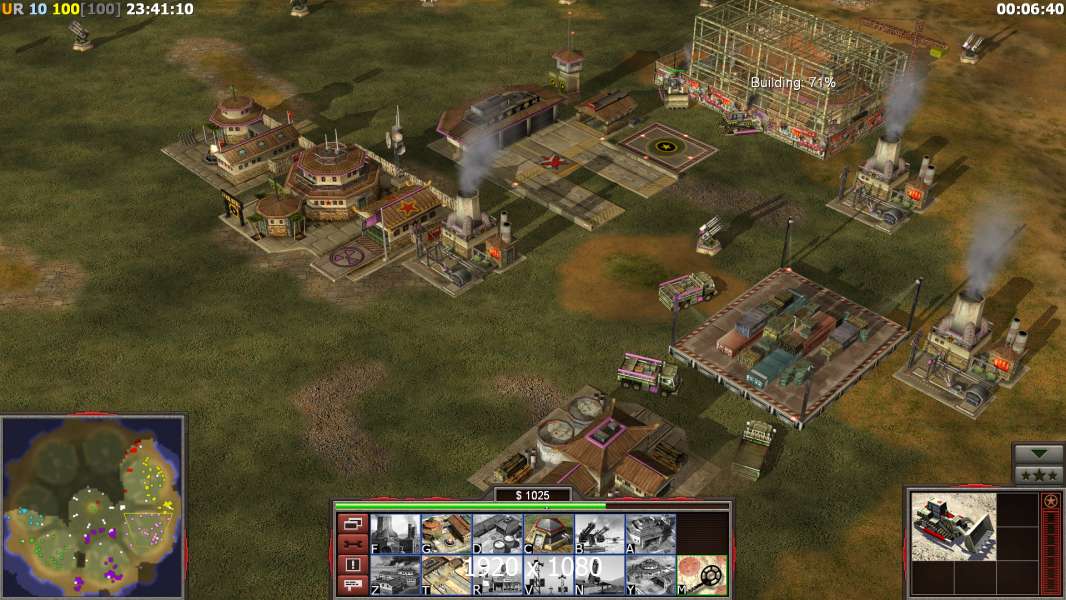The height and width of the screenshot is (600, 1066).
Task: Build a Bunker using the C icon
Action: (x=548, y=533)
